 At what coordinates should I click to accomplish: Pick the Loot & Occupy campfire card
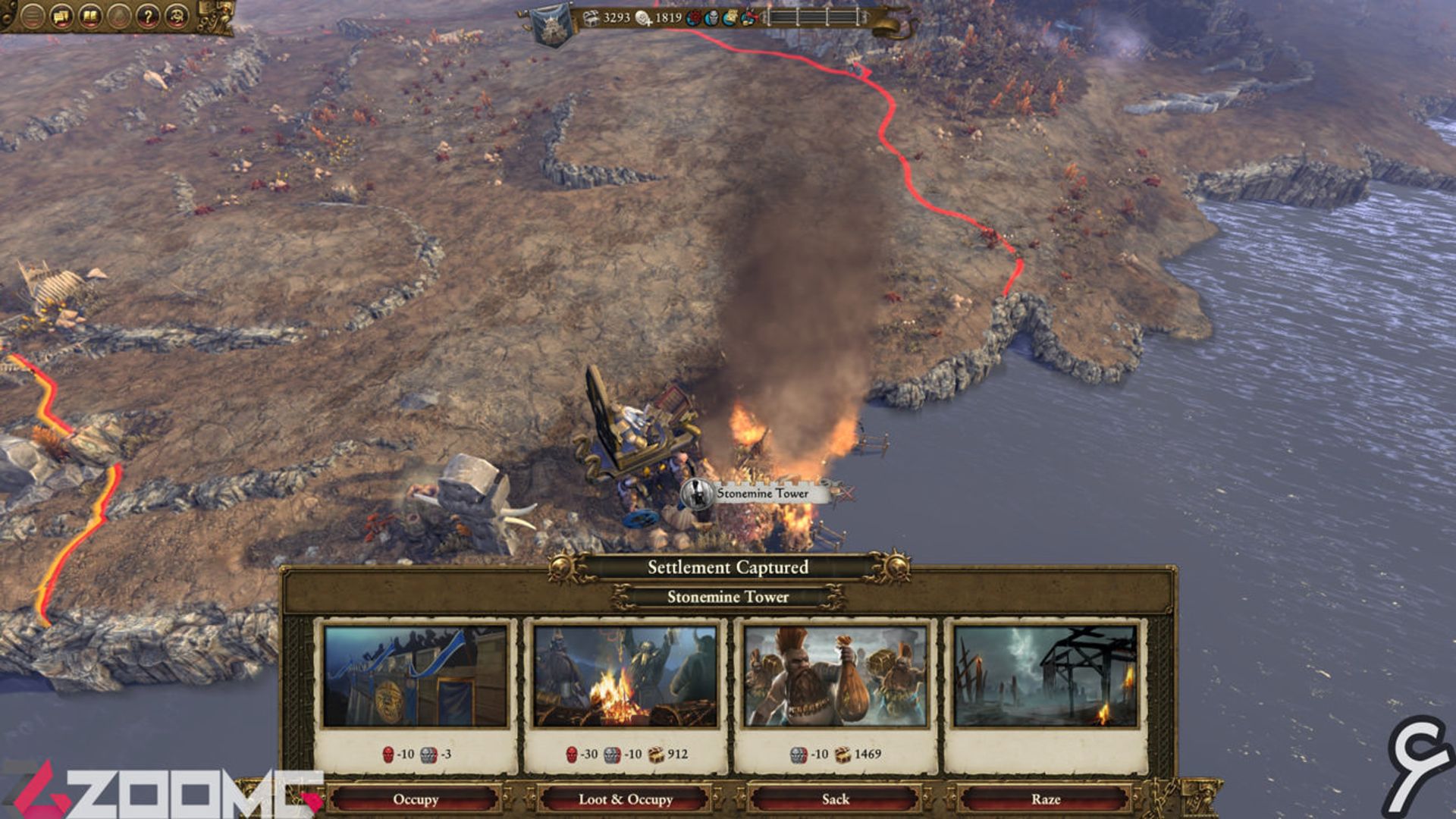[625, 676]
